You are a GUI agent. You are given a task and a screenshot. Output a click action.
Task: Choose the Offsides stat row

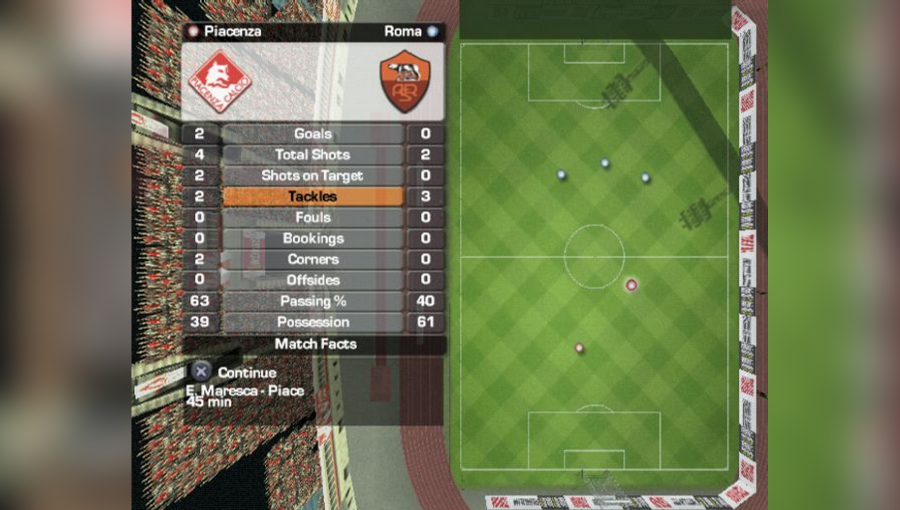point(313,281)
